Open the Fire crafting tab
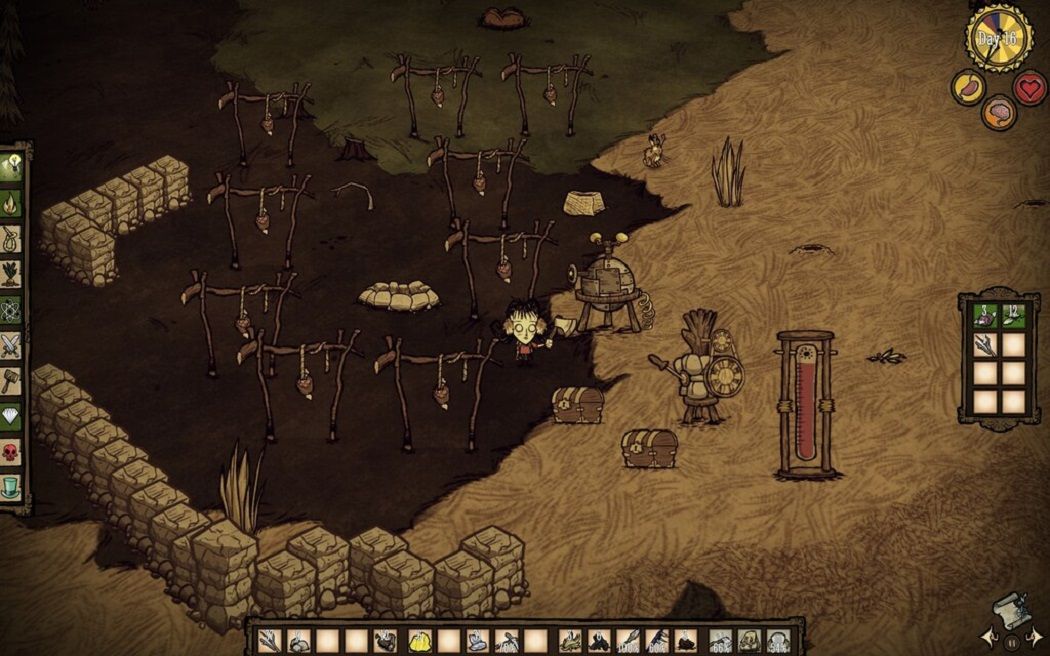The image size is (1050, 656). pos(13,203)
